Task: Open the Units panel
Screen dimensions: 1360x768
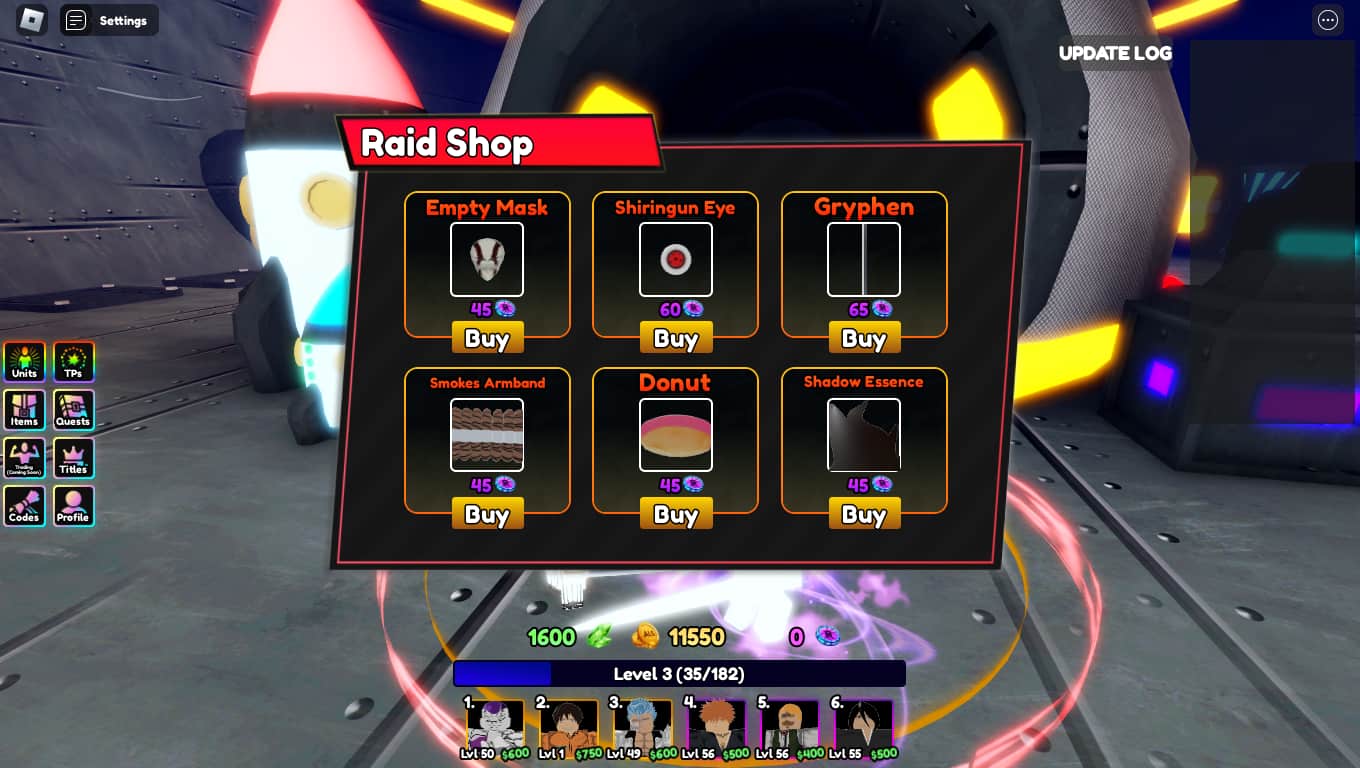Action: click(x=23, y=362)
